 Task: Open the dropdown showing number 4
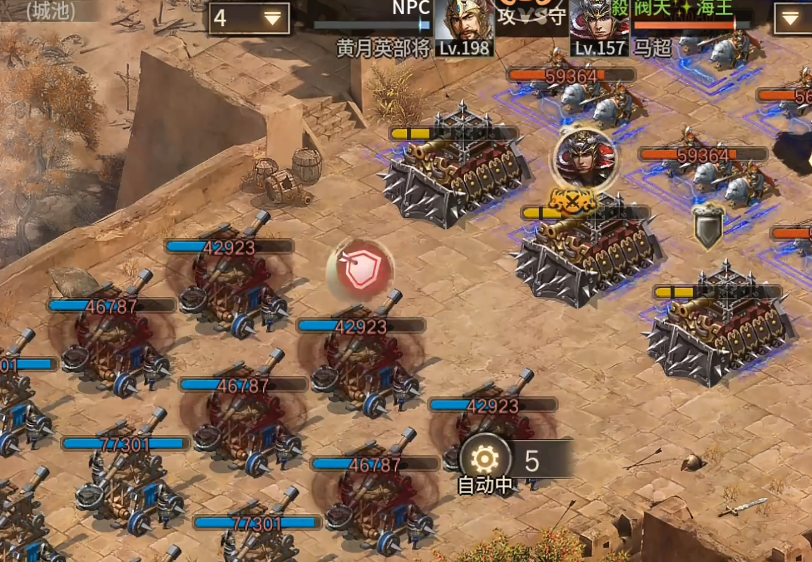(249, 18)
